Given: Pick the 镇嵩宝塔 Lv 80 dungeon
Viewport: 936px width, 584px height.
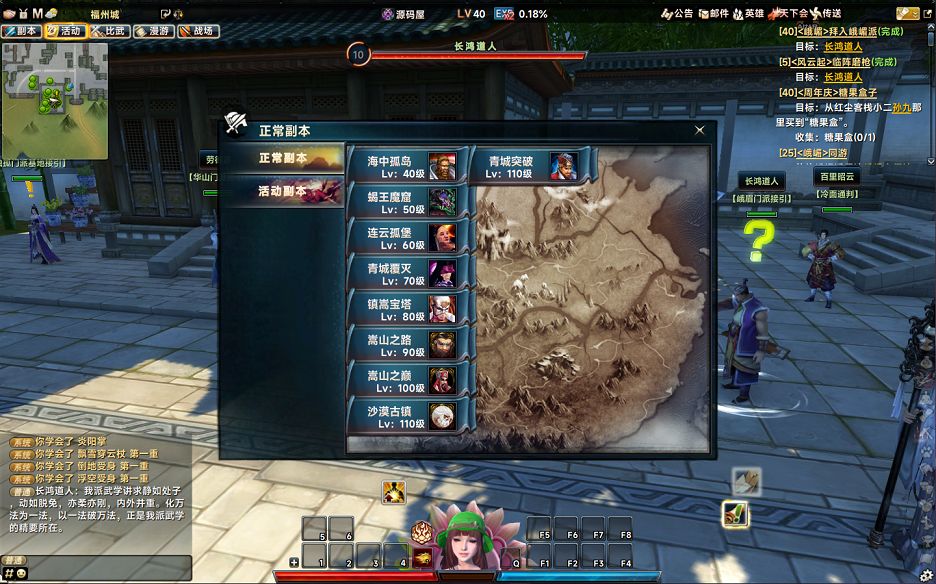Looking at the screenshot, I should (x=406, y=309).
